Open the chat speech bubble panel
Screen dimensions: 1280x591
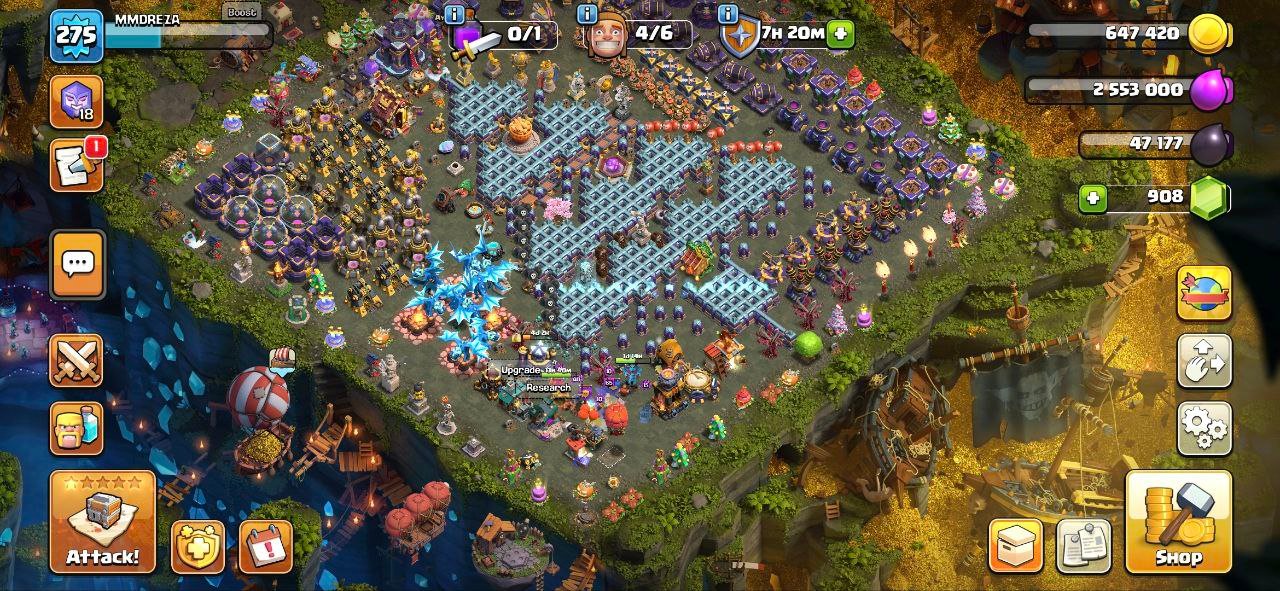tap(77, 265)
